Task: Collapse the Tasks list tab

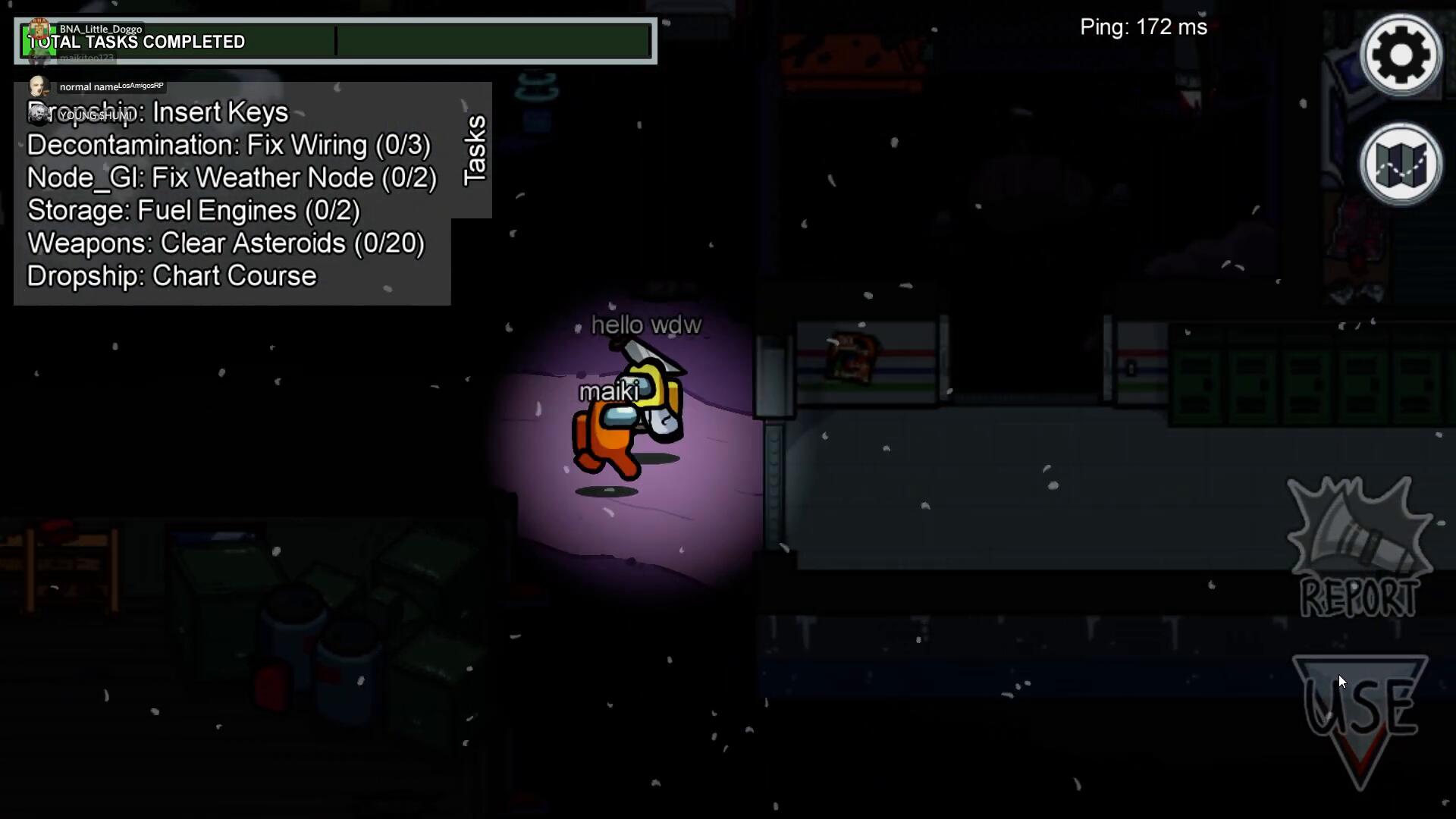Action: point(474,150)
